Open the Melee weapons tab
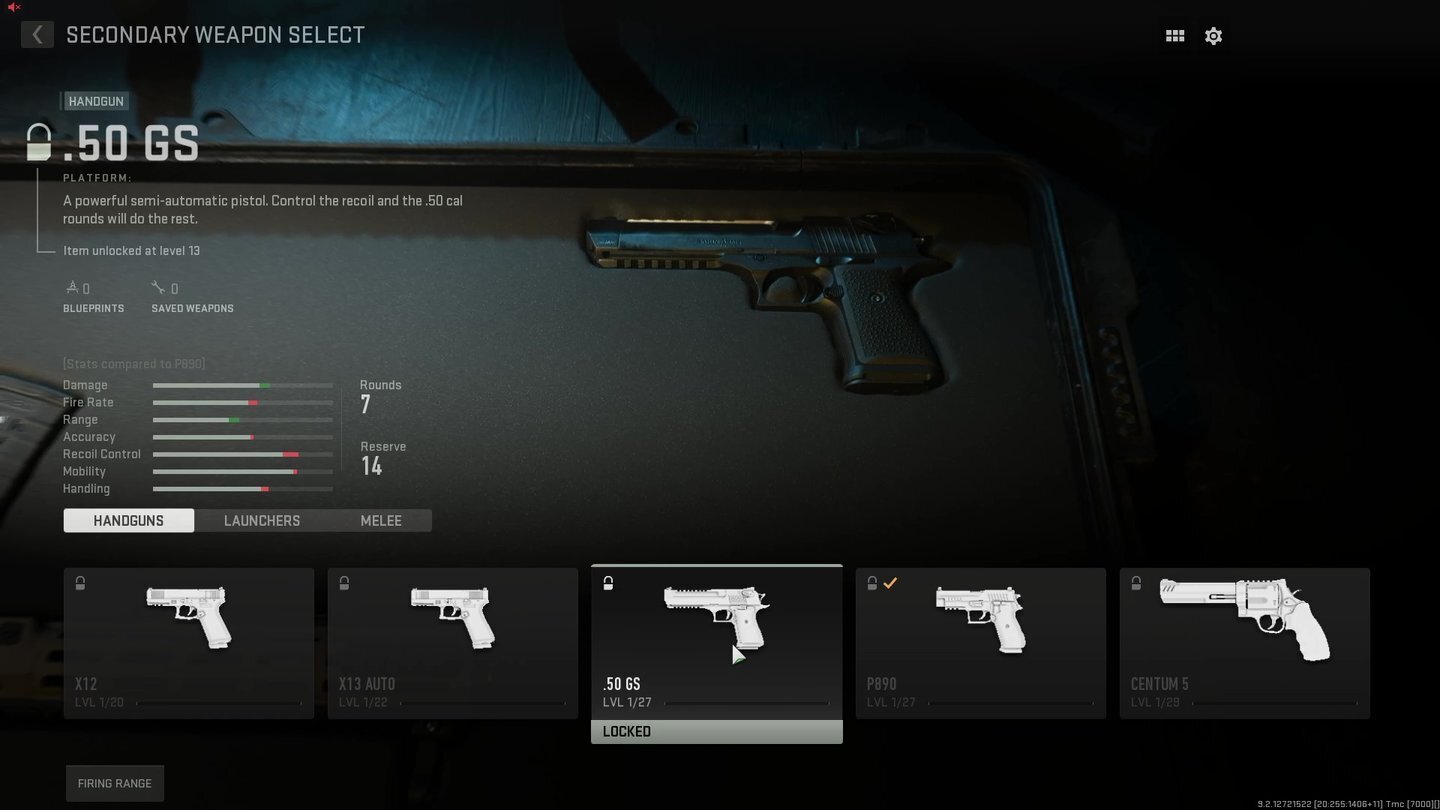This screenshot has width=1440, height=810. [381, 520]
